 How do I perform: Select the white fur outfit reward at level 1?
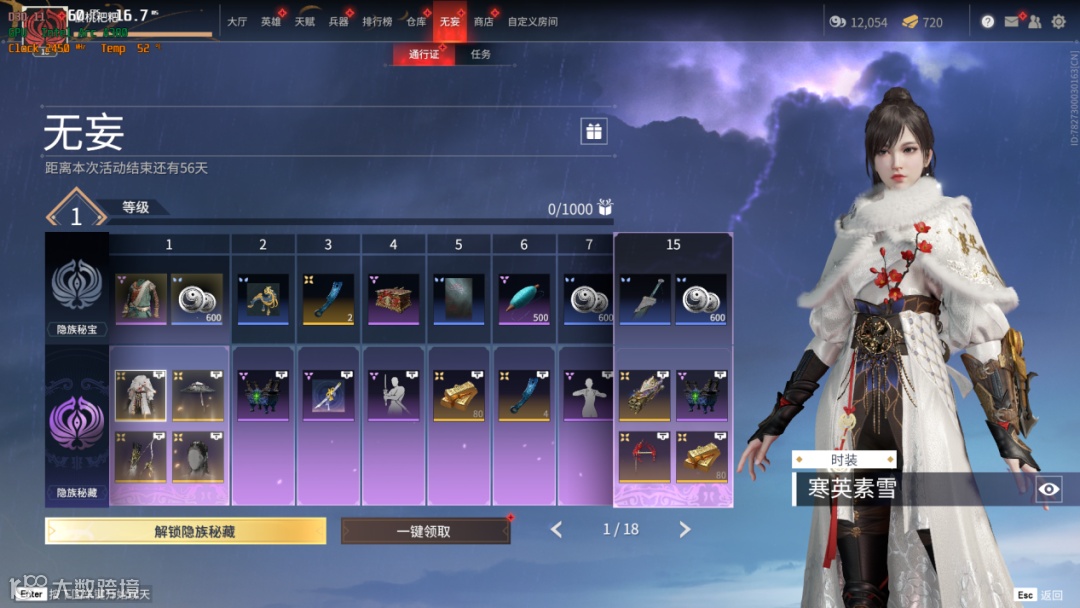click(140, 396)
